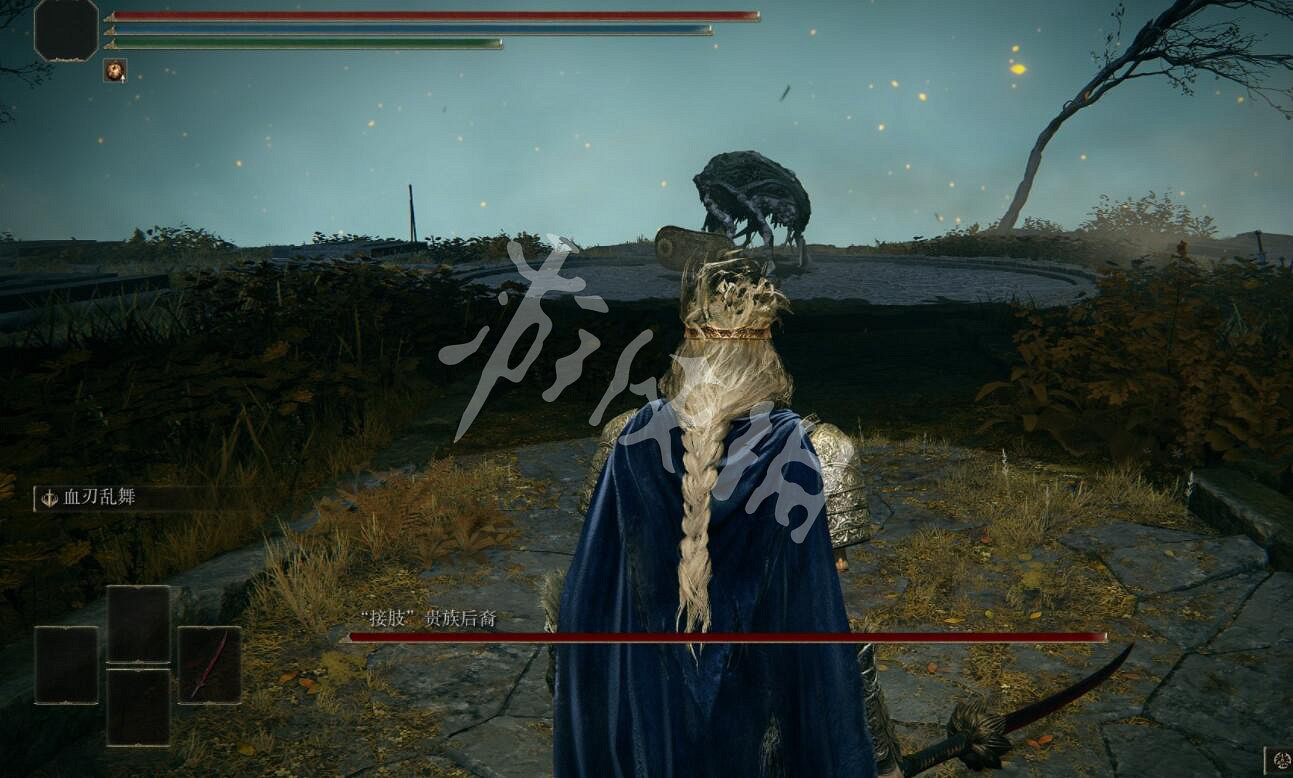Click the buff status icon below the stamina bar
Viewport: 1293px width, 778px height.
(115, 70)
